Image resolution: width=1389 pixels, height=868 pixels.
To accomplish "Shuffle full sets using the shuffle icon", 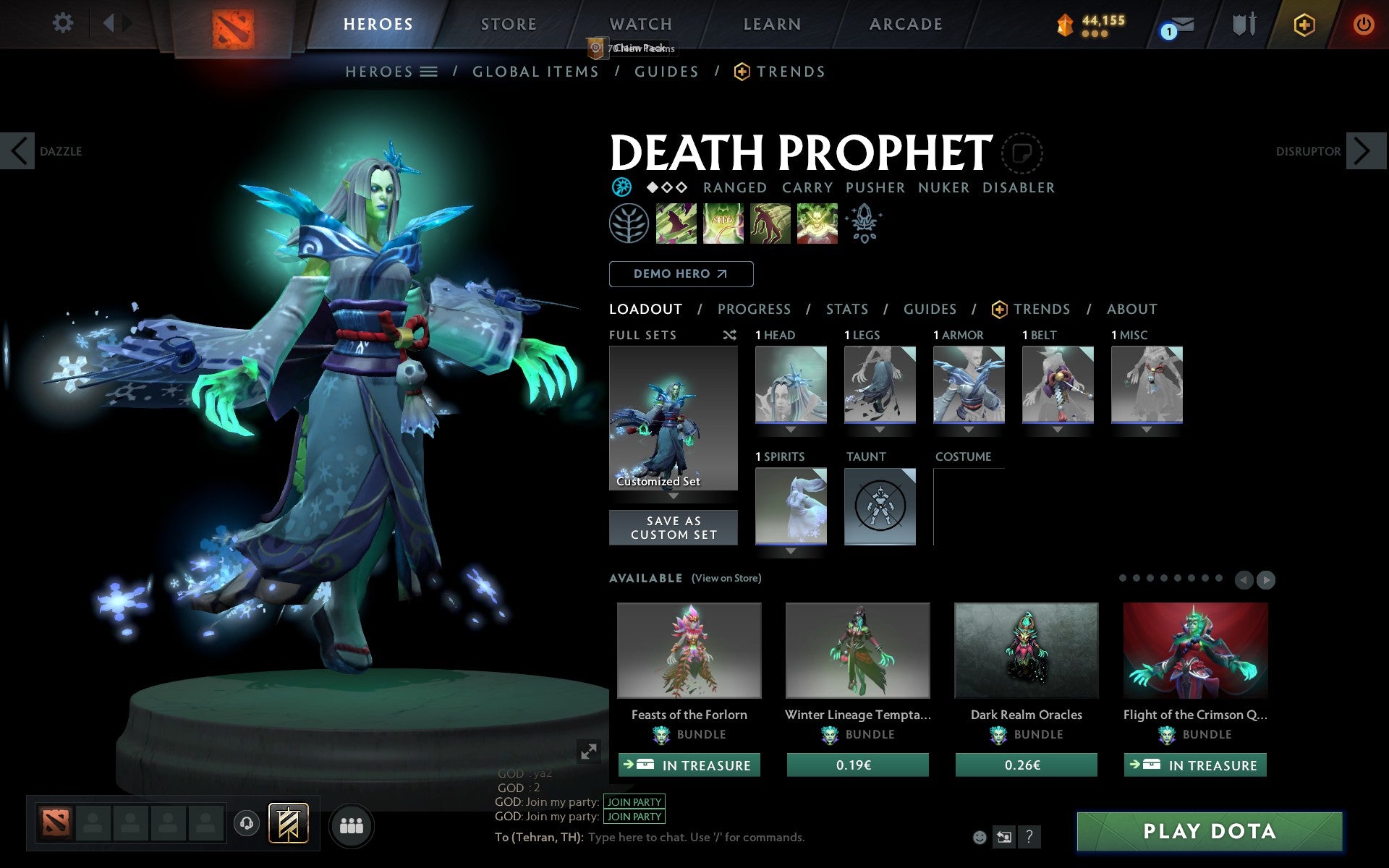I will coord(729,335).
